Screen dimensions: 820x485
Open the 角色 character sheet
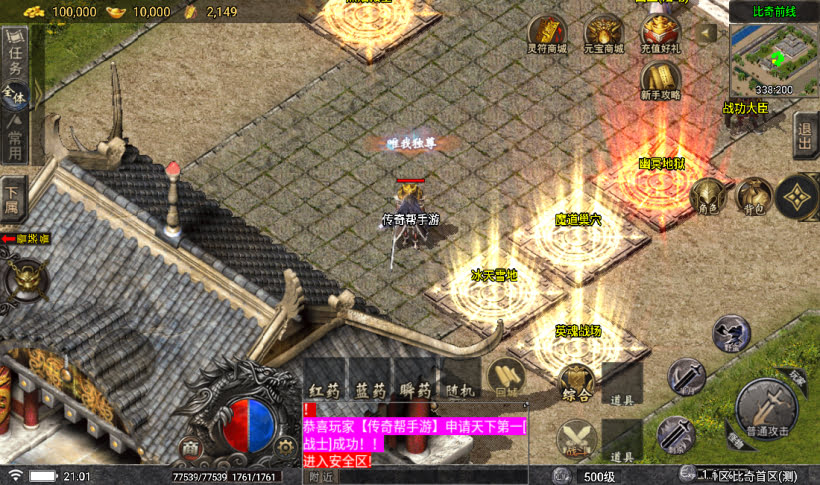pos(708,196)
